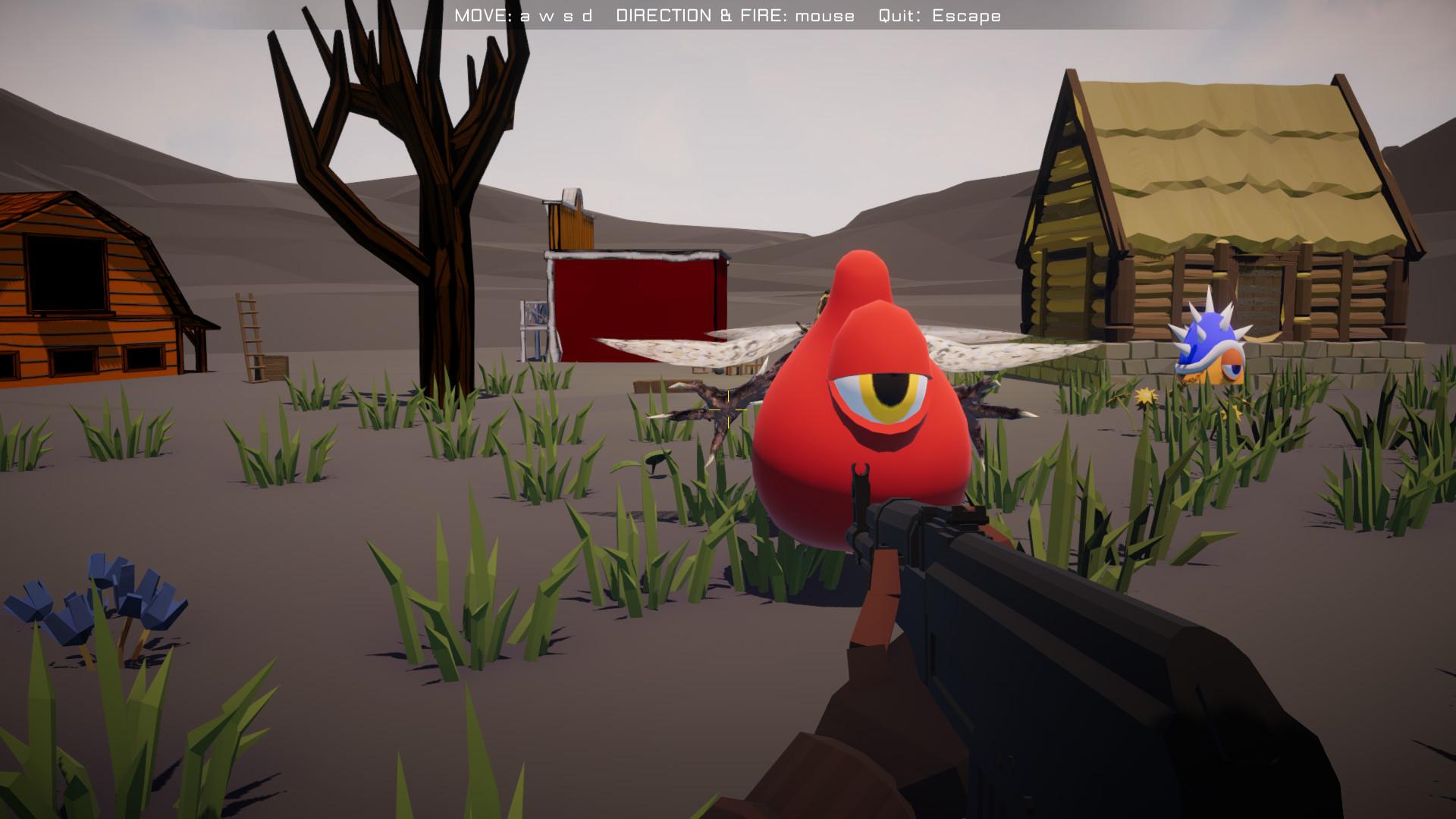Click the DIRECTION & FIRE: mouse label
The image size is (1456, 819).
736,14
